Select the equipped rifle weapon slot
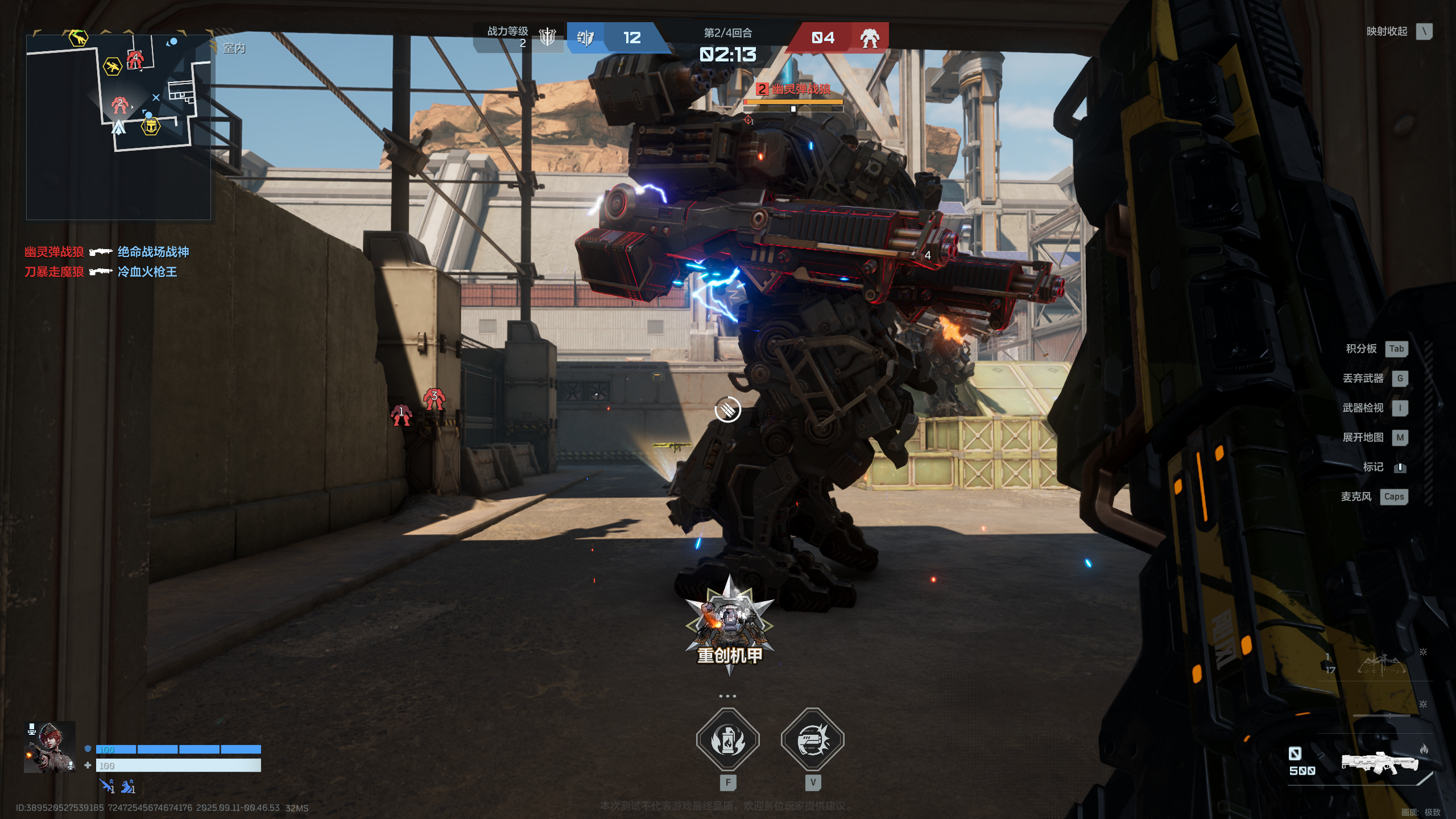Screen dimensions: 1456x819 pyautogui.click(x=1379, y=763)
